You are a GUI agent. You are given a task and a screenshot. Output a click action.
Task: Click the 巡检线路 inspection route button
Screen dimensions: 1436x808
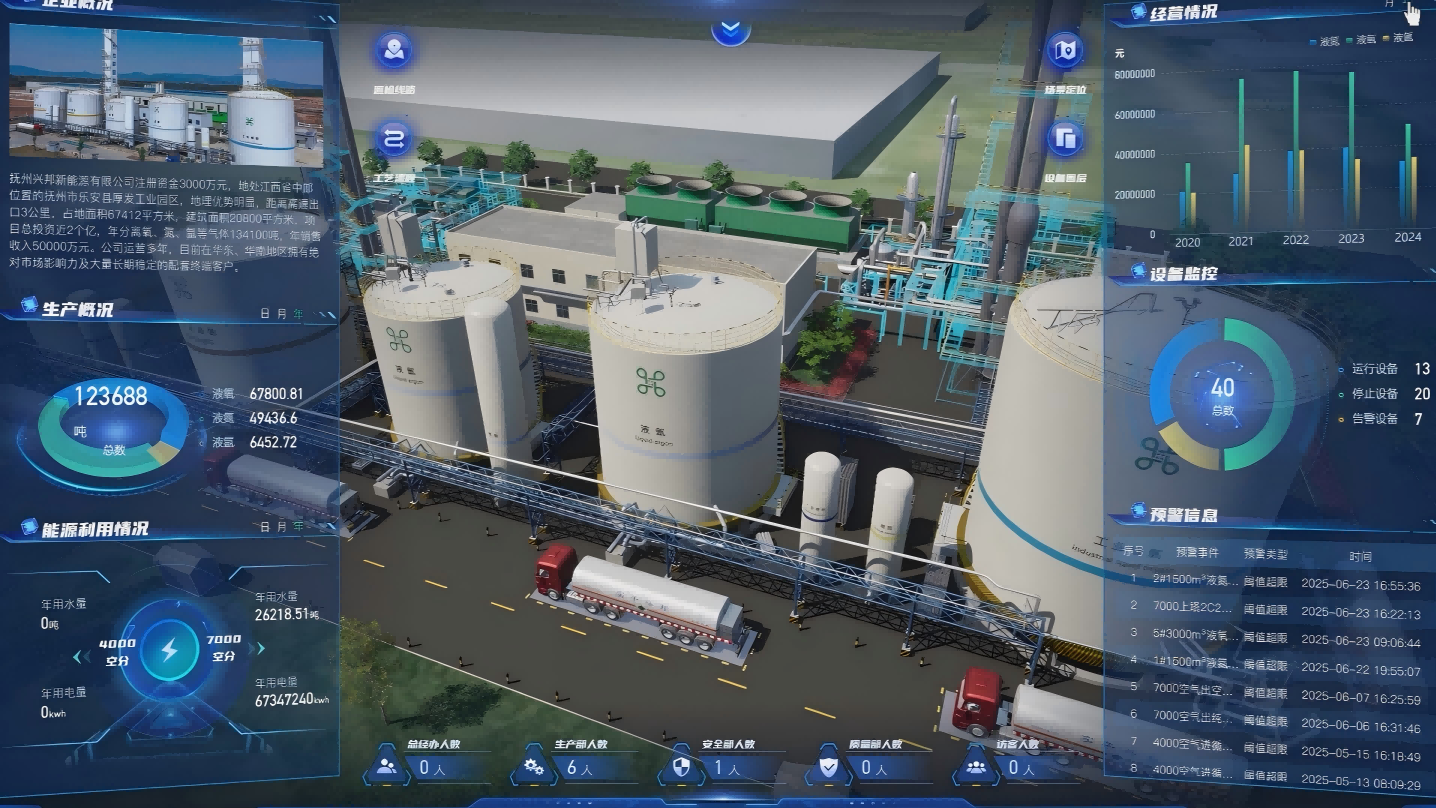tap(393, 51)
